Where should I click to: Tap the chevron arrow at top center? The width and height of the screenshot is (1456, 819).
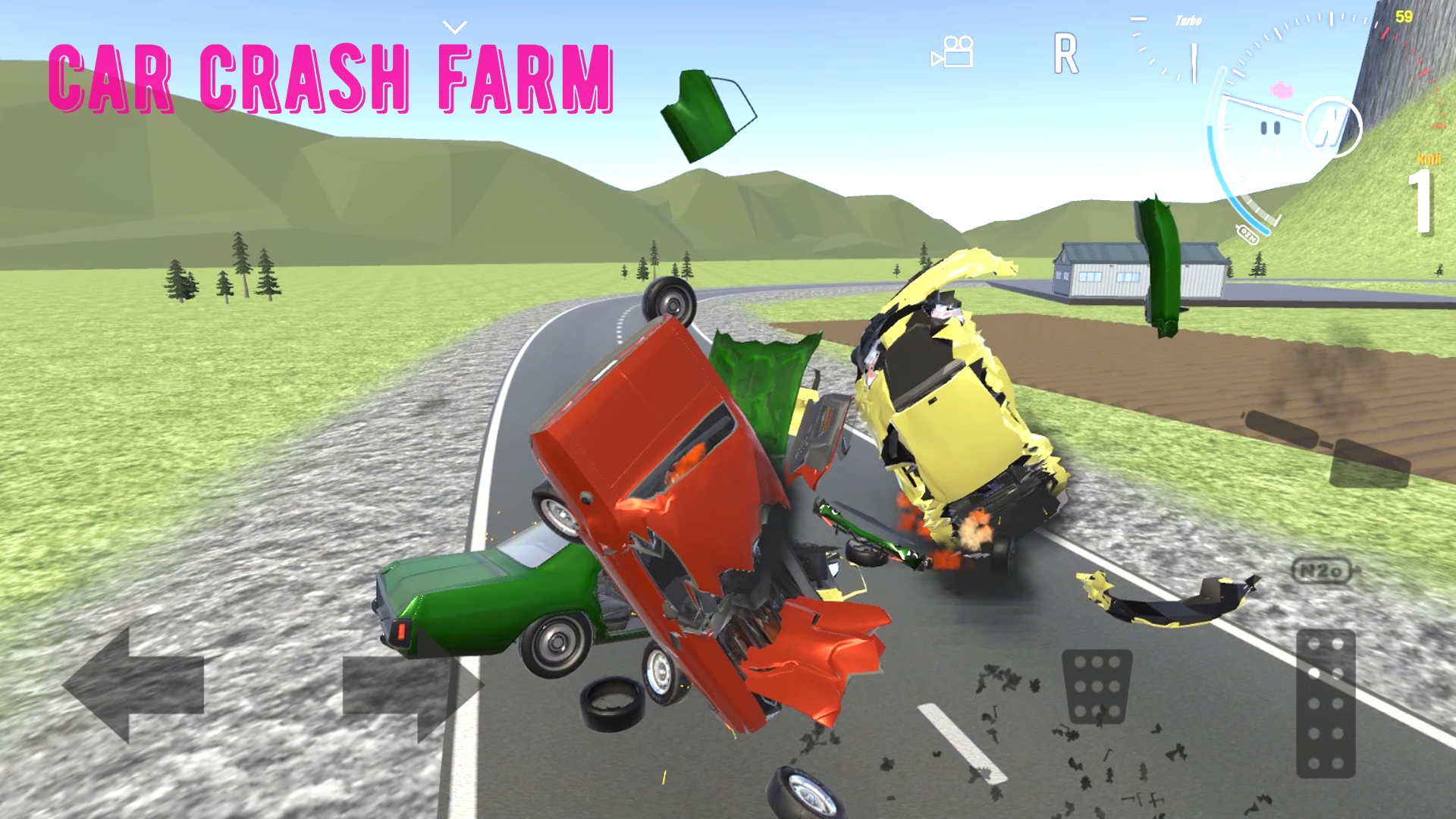click(453, 27)
